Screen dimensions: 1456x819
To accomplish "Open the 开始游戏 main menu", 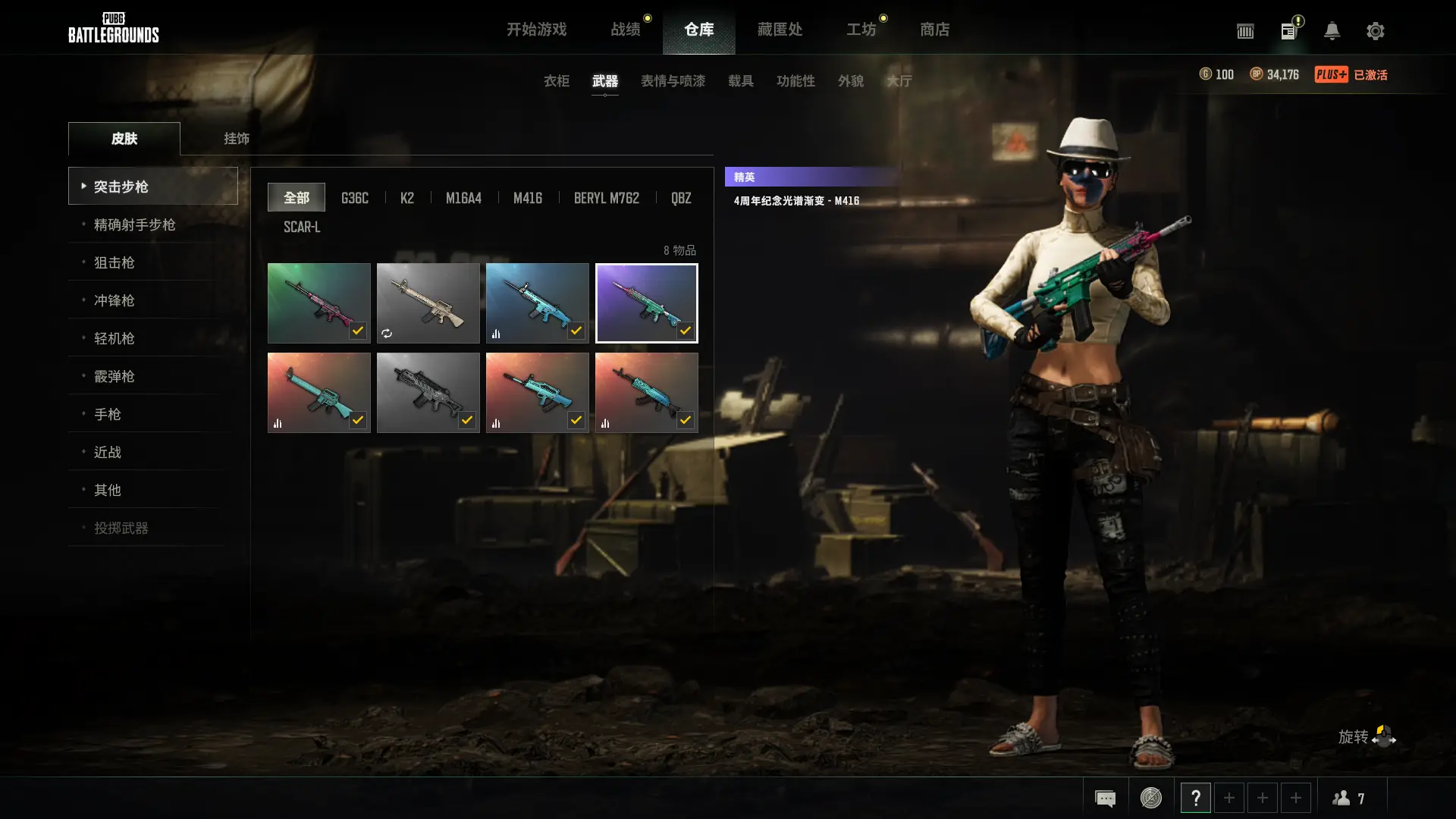I will coord(536,30).
